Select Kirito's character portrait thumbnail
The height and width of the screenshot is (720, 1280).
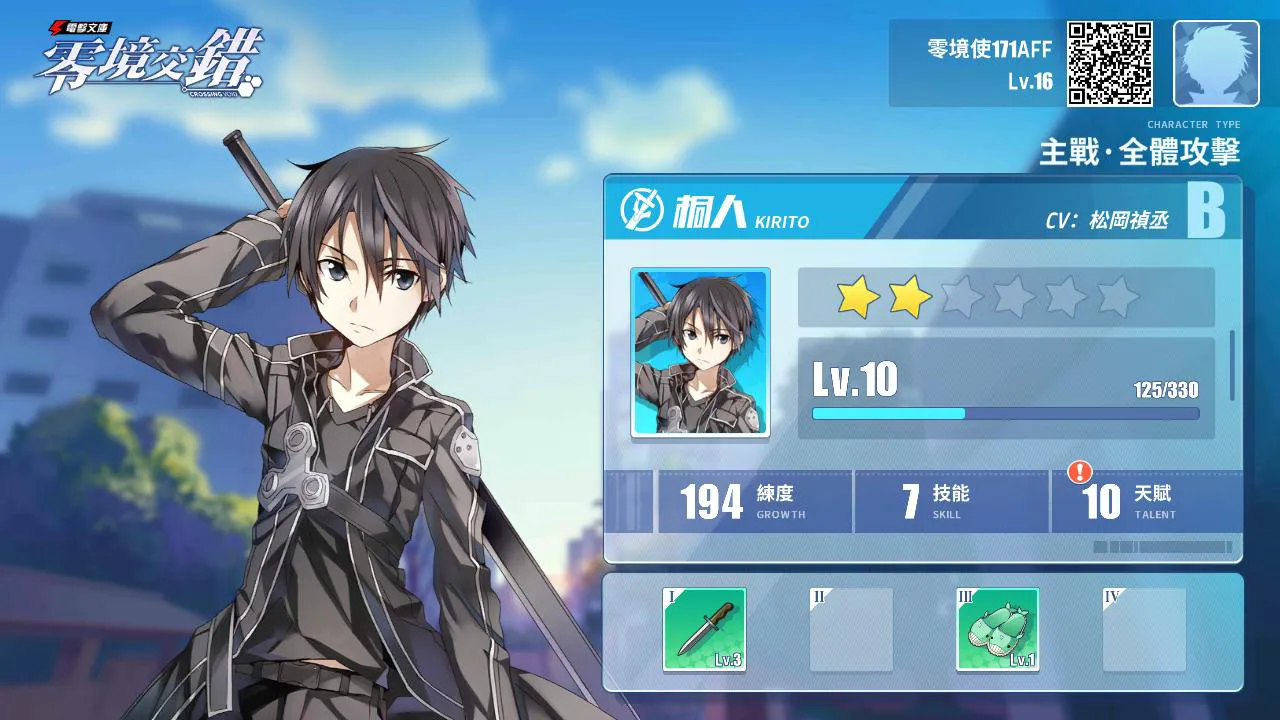(700, 352)
